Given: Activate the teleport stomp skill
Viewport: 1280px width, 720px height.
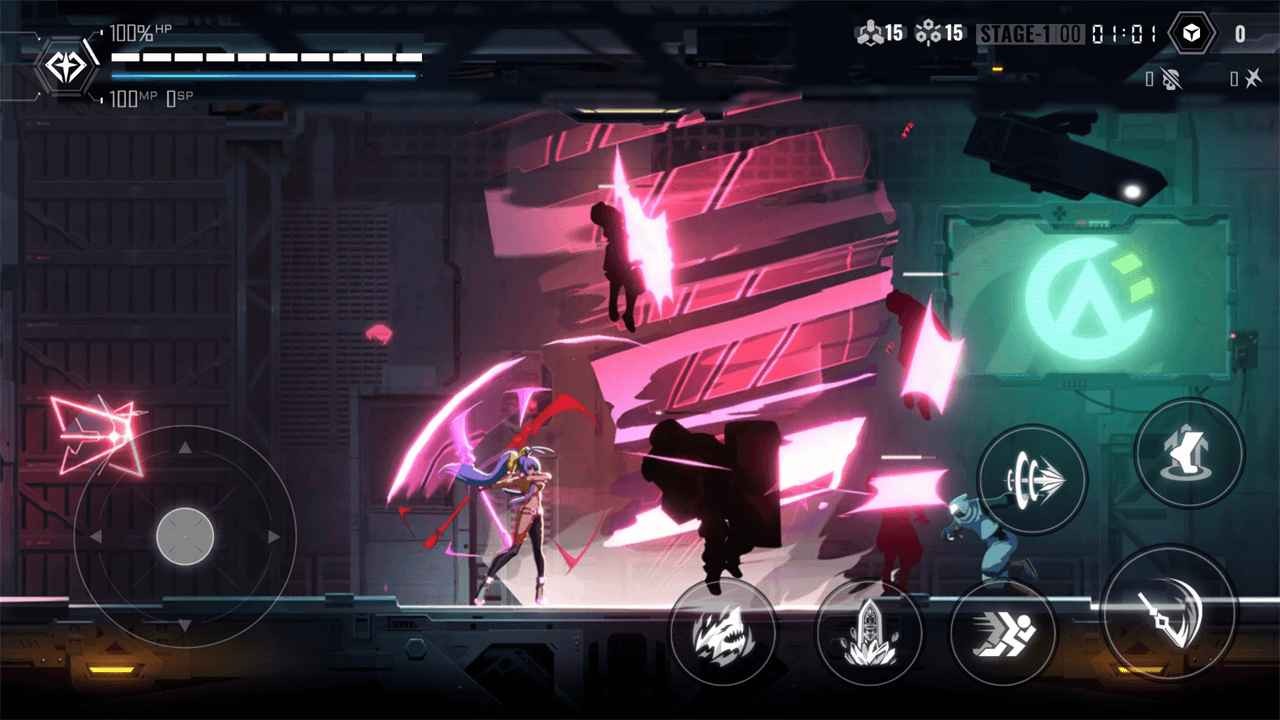Looking at the screenshot, I should pyautogui.click(x=1189, y=452).
